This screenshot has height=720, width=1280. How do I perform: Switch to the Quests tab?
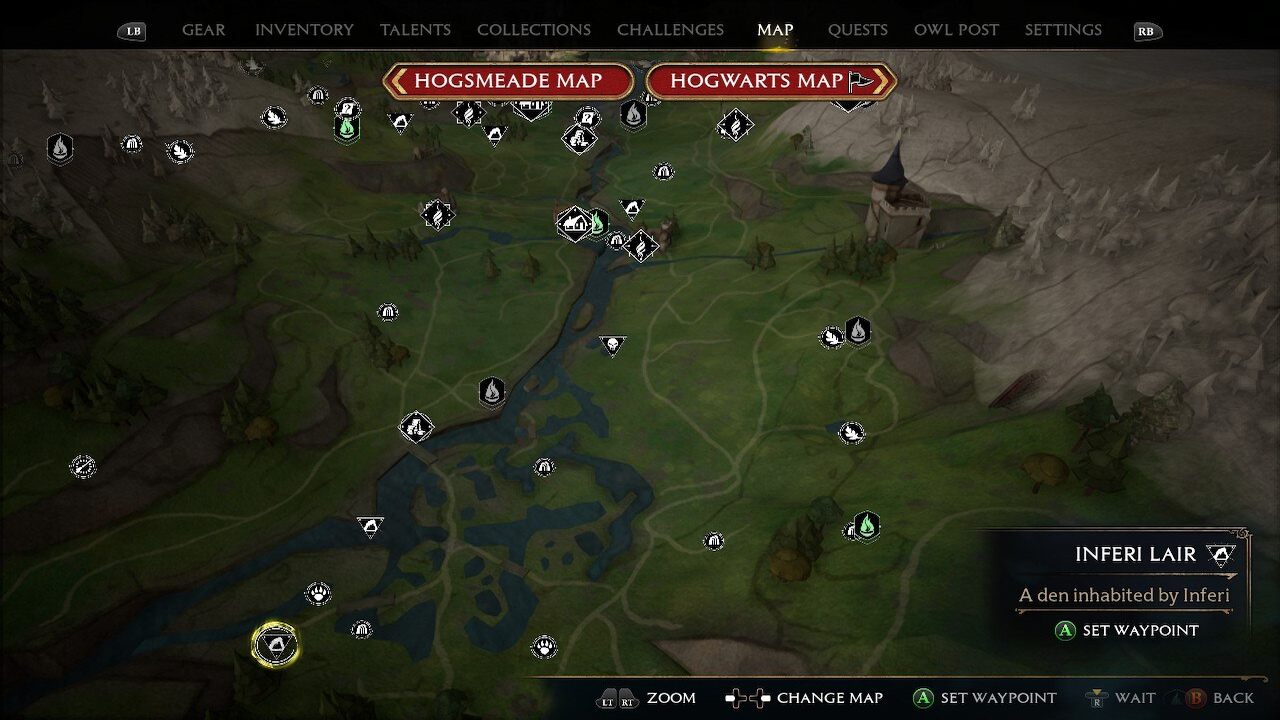pyautogui.click(x=857, y=30)
